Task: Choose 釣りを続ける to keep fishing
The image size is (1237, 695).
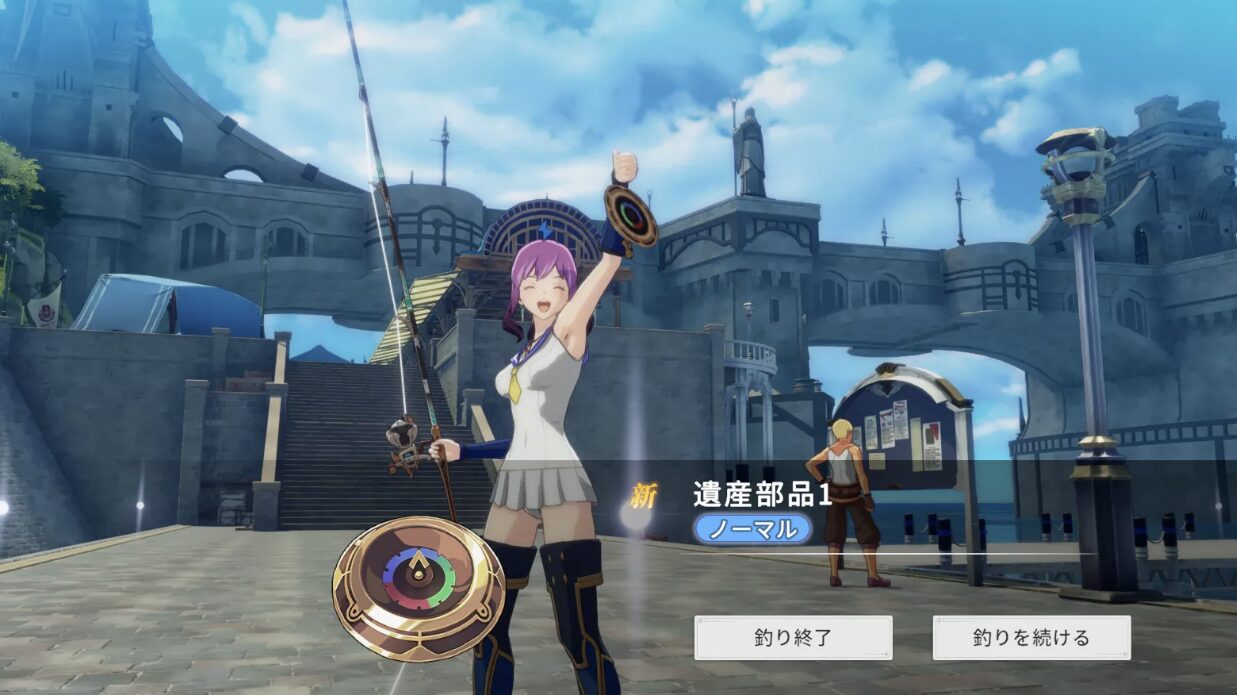Action: 1031,637
